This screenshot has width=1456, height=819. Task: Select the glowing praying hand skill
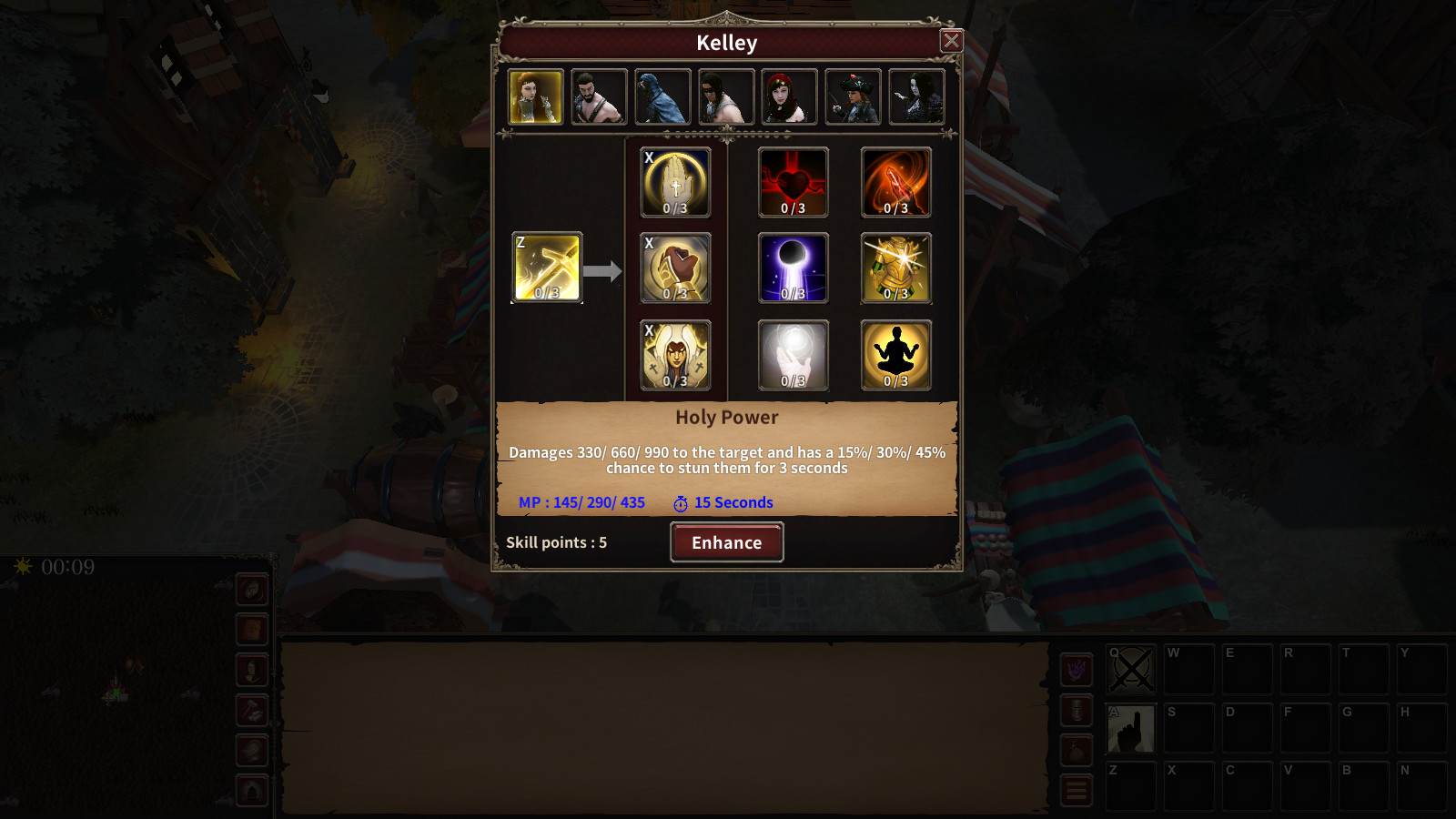click(675, 182)
